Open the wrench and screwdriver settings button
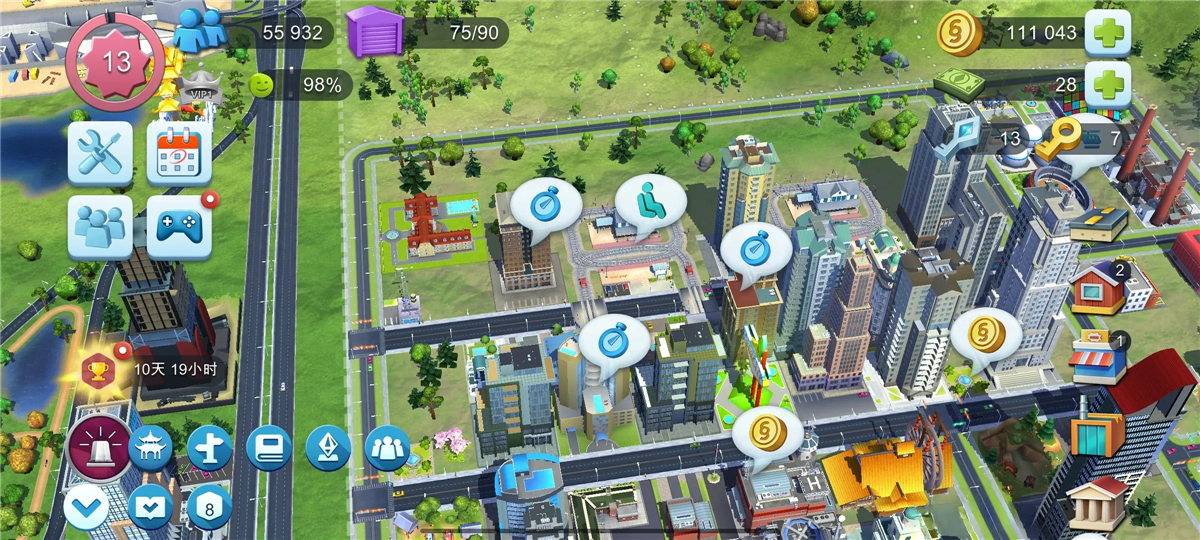 (100, 153)
